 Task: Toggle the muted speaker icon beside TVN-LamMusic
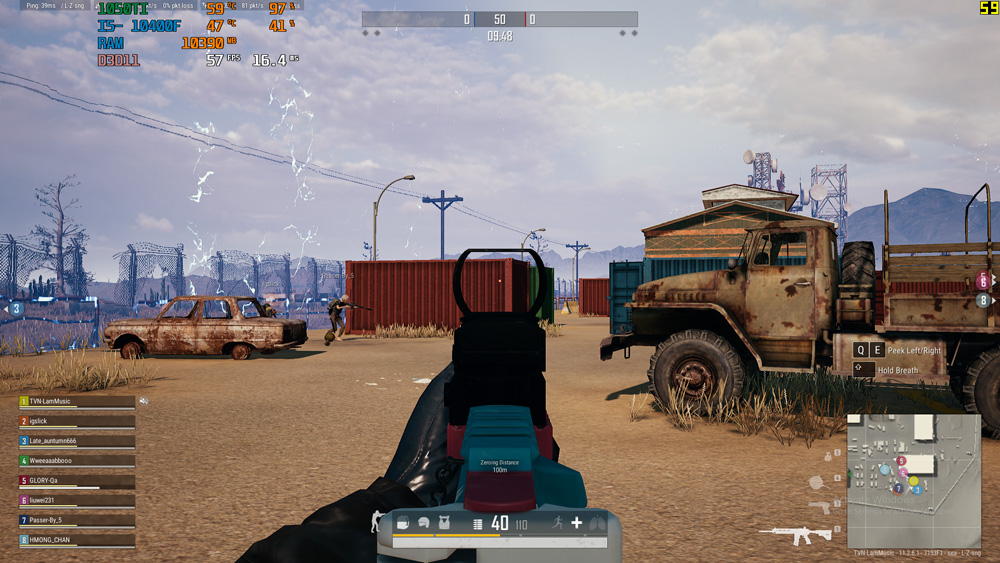click(144, 401)
